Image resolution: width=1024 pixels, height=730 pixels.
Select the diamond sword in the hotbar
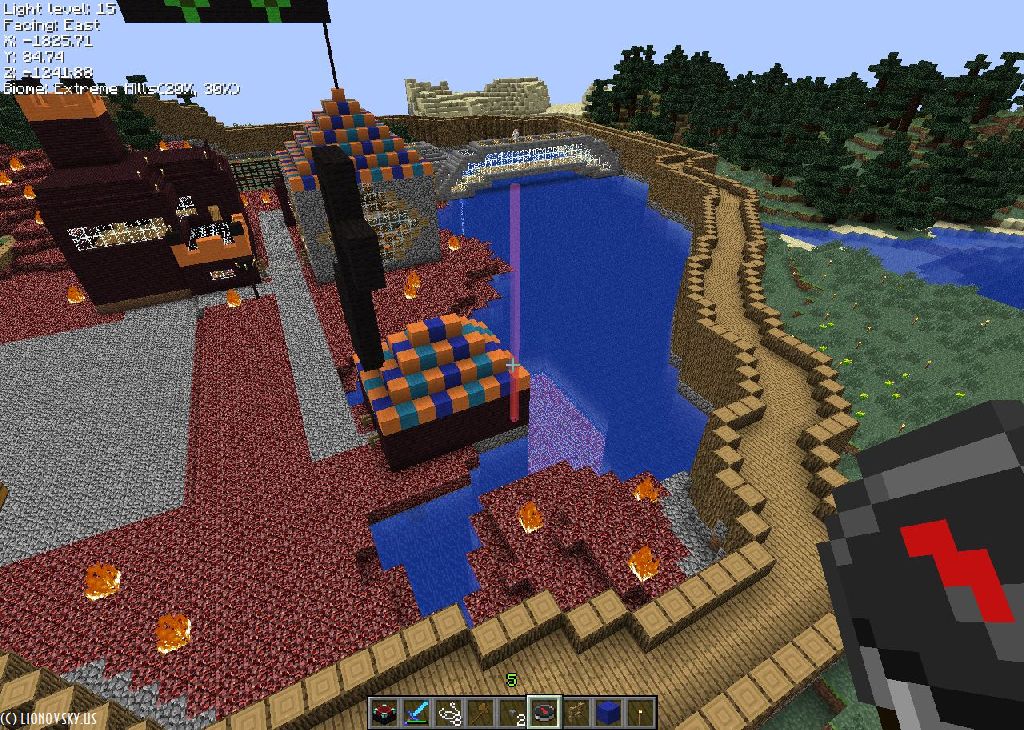416,713
